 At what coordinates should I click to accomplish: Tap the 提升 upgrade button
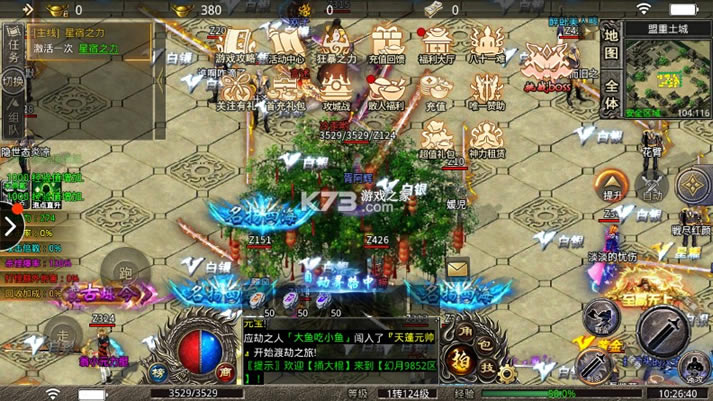pyautogui.click(x=612, y=184)
